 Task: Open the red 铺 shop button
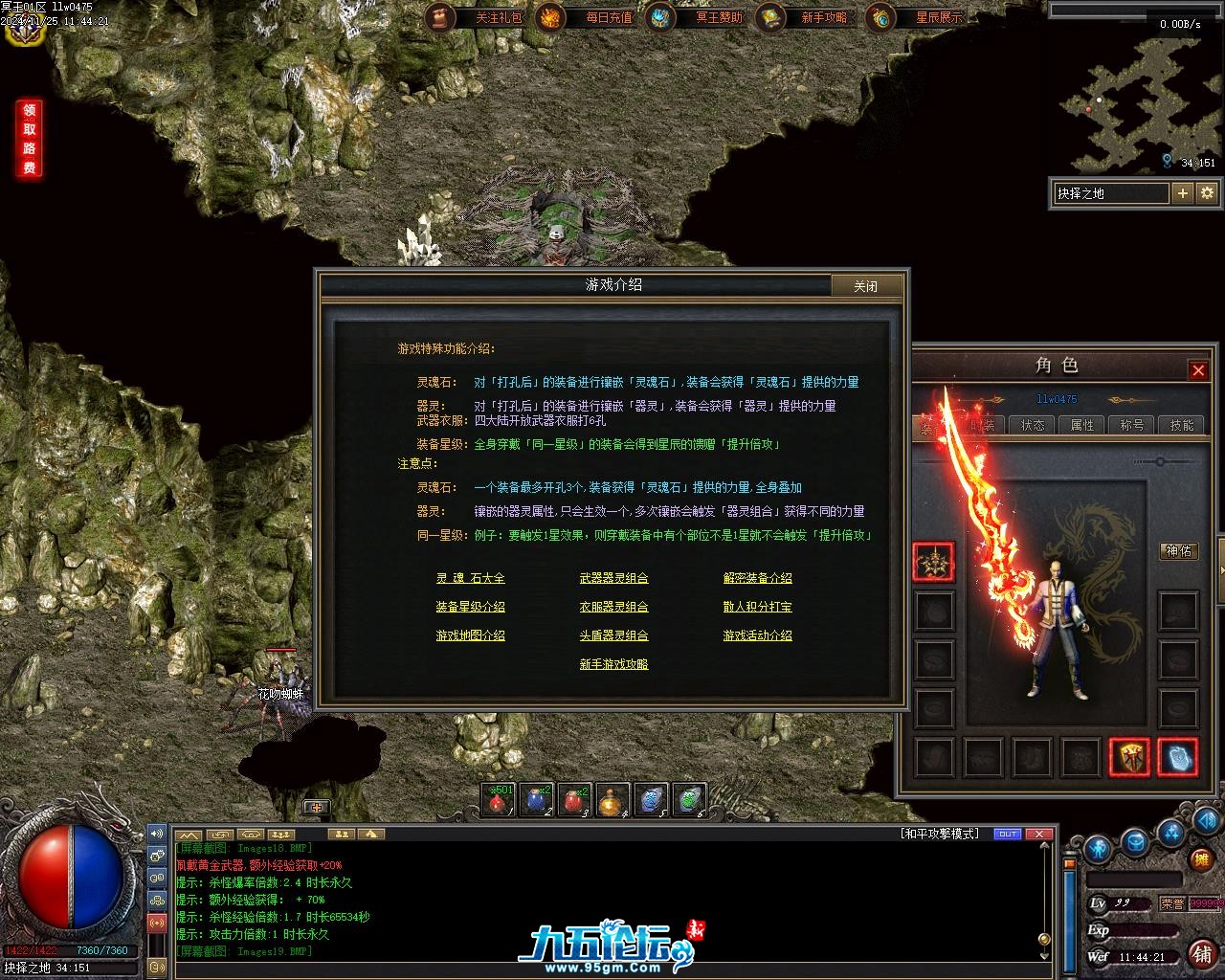[1201, 953]
